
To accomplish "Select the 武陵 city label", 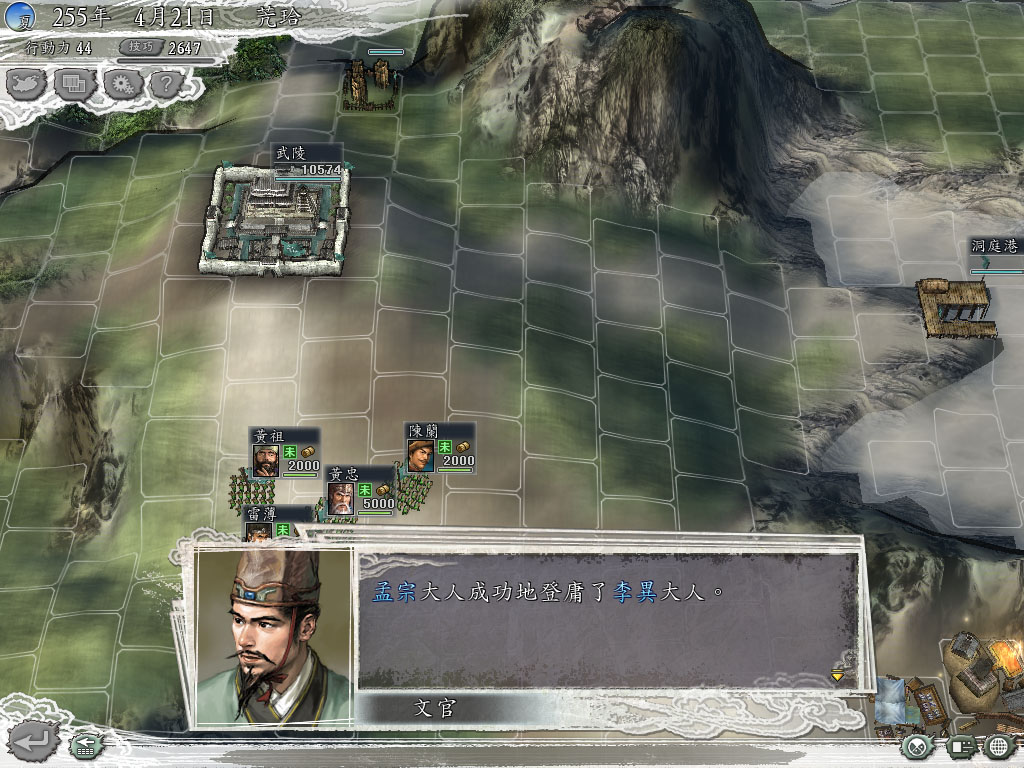I will pyautogui.click(x=291, y=153).
